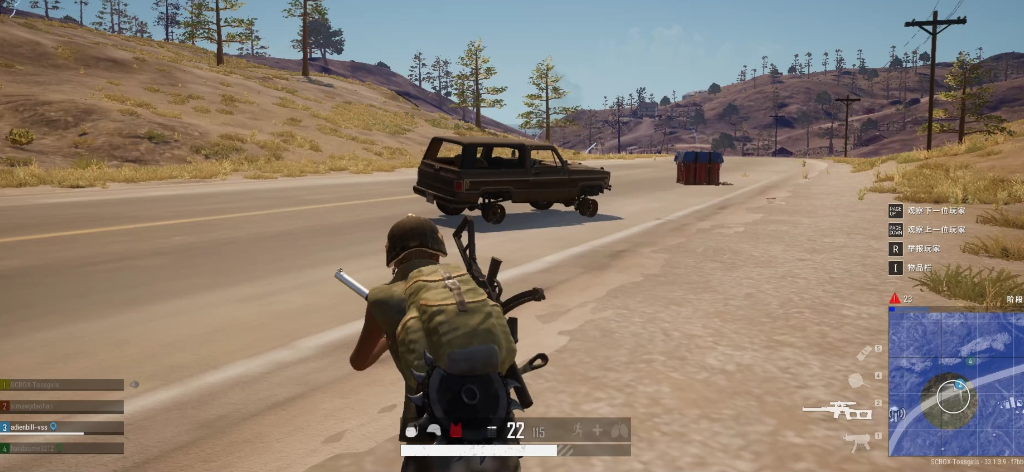Select the second teammate row in squad list
Image resolution: width=1024 pixels, height=472 pixels.
tap(62, 406)
